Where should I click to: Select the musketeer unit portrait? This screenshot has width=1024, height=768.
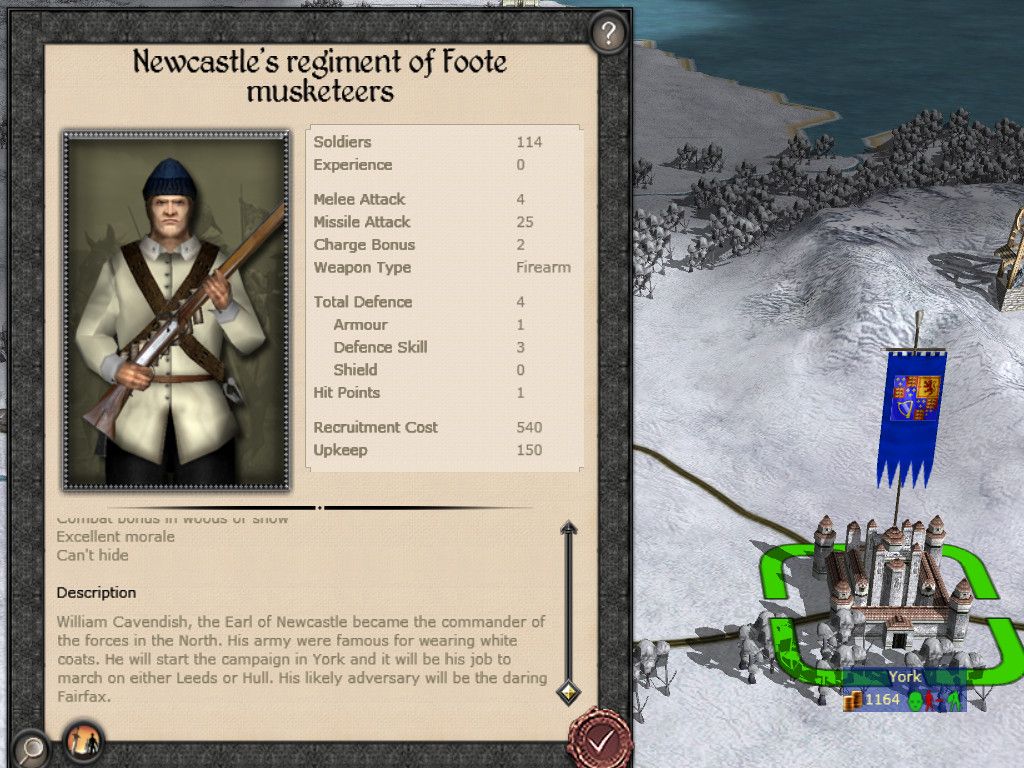click(176, 311)
